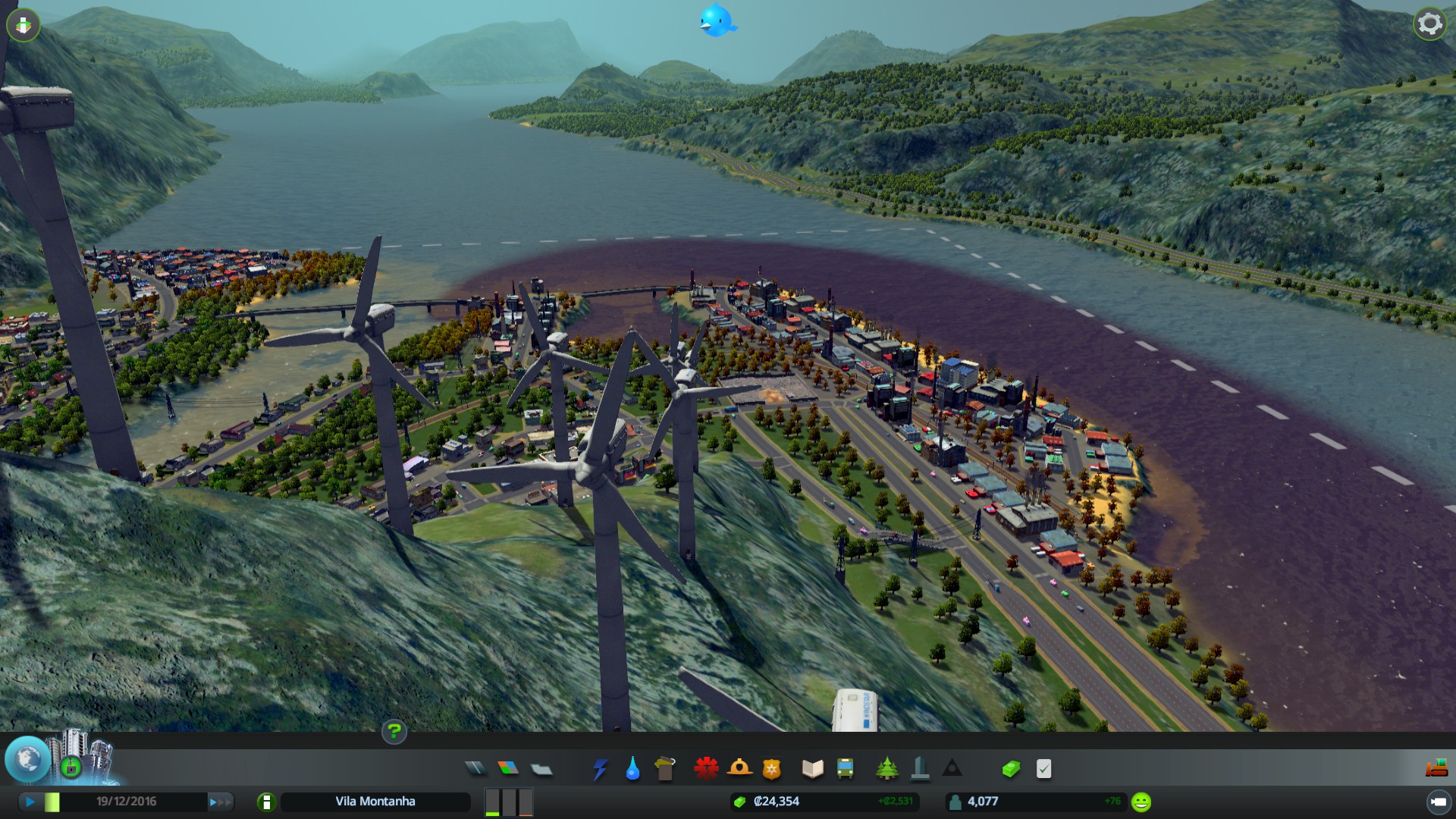Open the Public Transport bus menu
1456x819 pixels.
(x=845, y=769)
